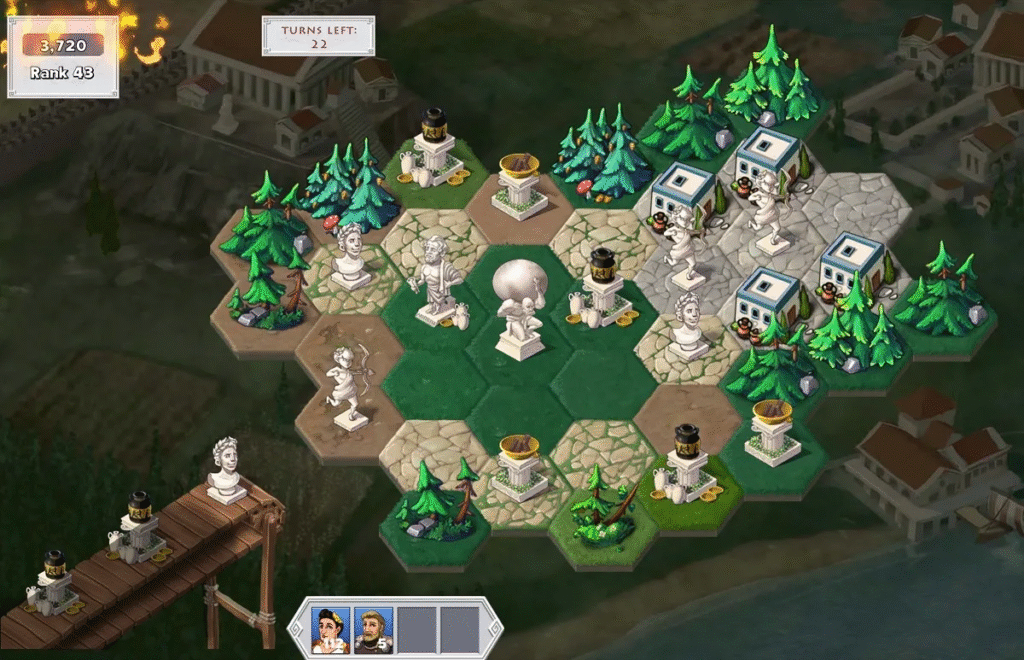The width and height of the screenshot is (1024, 660).
Task: Select the empty brown dirt tile
Action: pyautogui.click(x=684, y=405)
